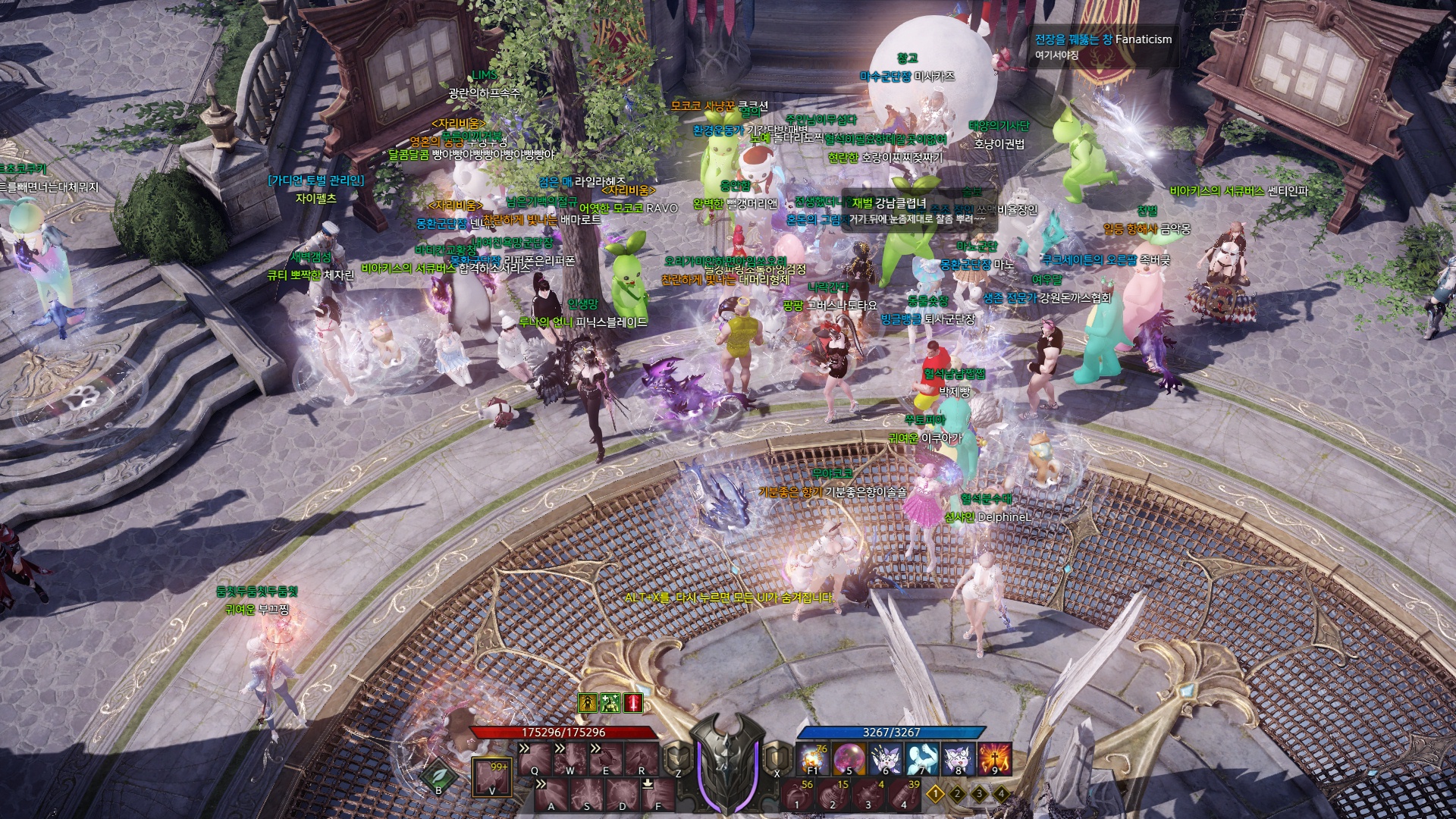Use the flaming cross item in slot 9
The height and width of the screenshot is (819, 1456).
994,759
